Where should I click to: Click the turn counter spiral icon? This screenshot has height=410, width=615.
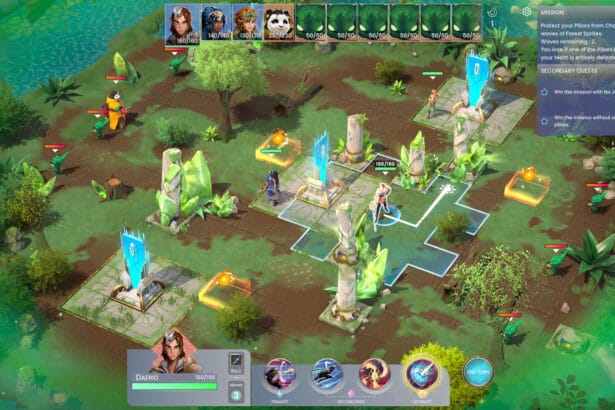492,12
